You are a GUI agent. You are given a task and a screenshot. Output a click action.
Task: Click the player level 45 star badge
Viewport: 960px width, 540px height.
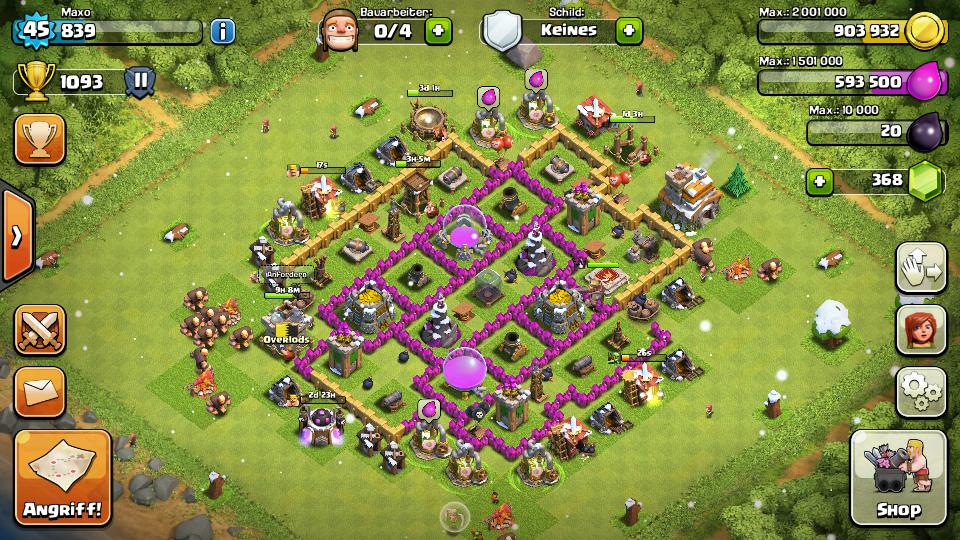[x=36, y=30]
